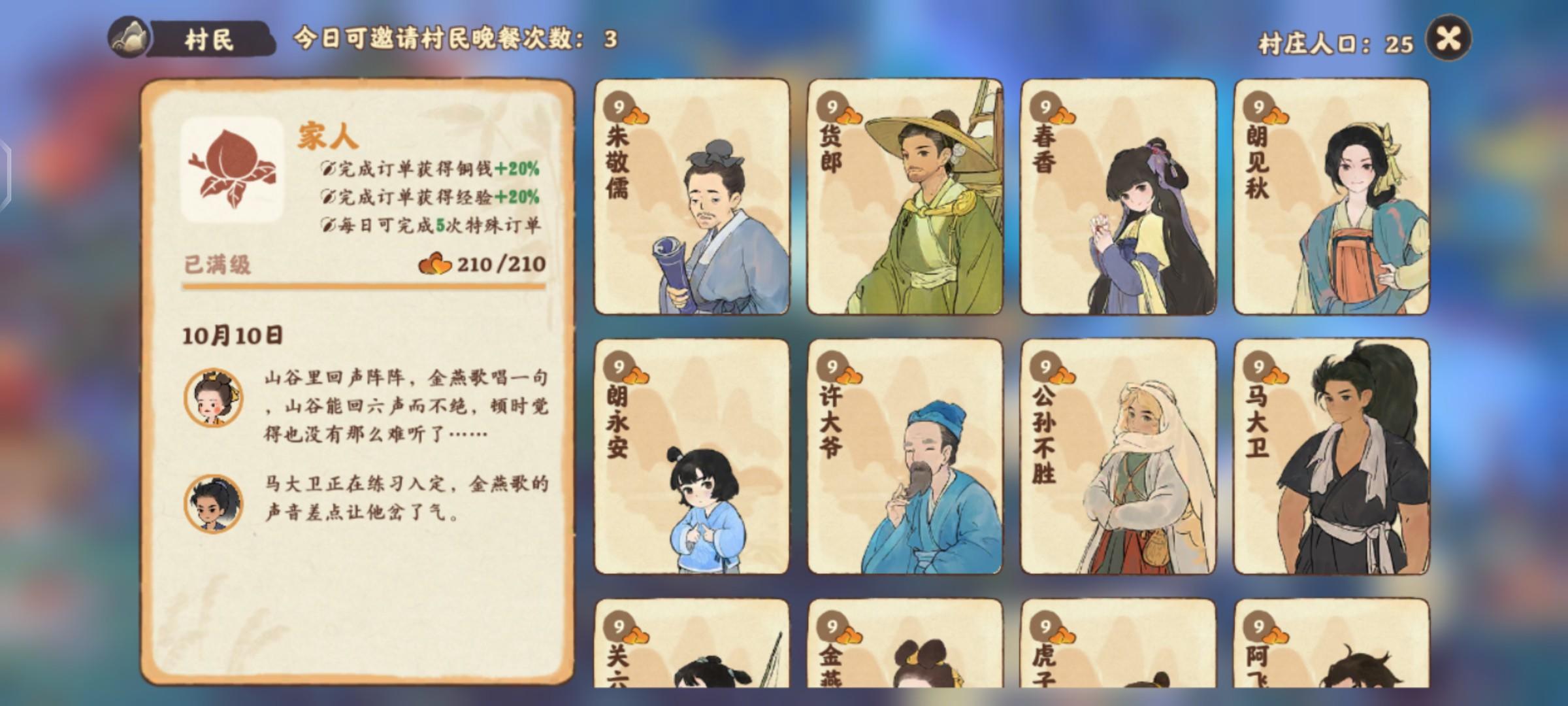
Task: Close the villager panel with the X
Action: pos(1449,38)
